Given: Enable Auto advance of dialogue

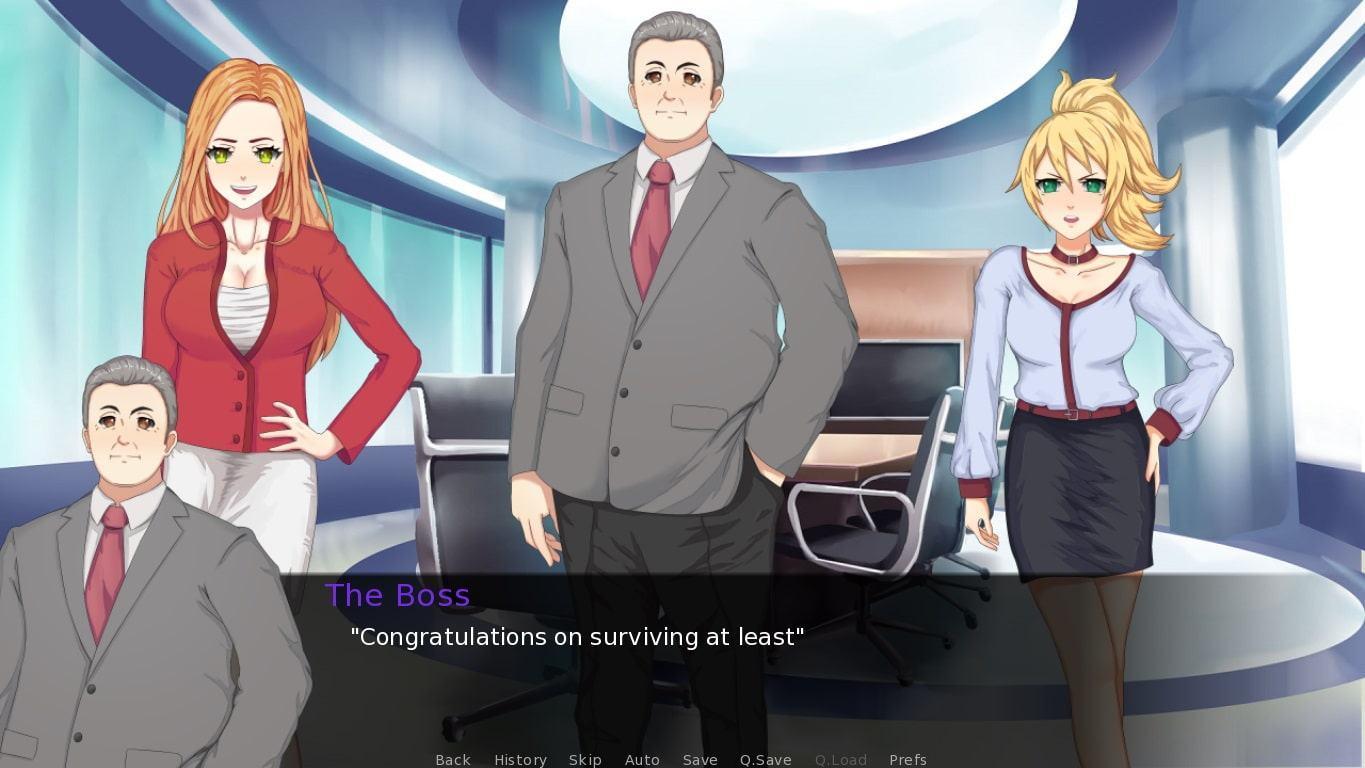Looking at the screenshot, I should pyautogui.click(x=642, y=760).
